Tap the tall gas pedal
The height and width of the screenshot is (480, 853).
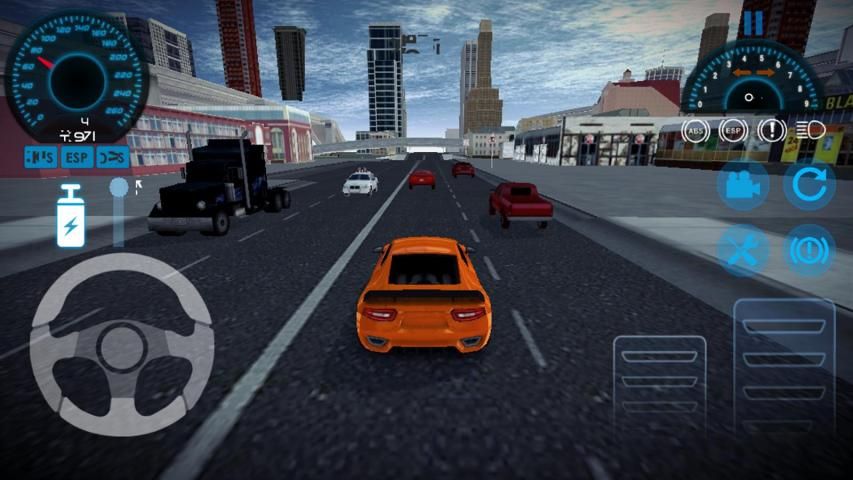(x=784, y=372)
